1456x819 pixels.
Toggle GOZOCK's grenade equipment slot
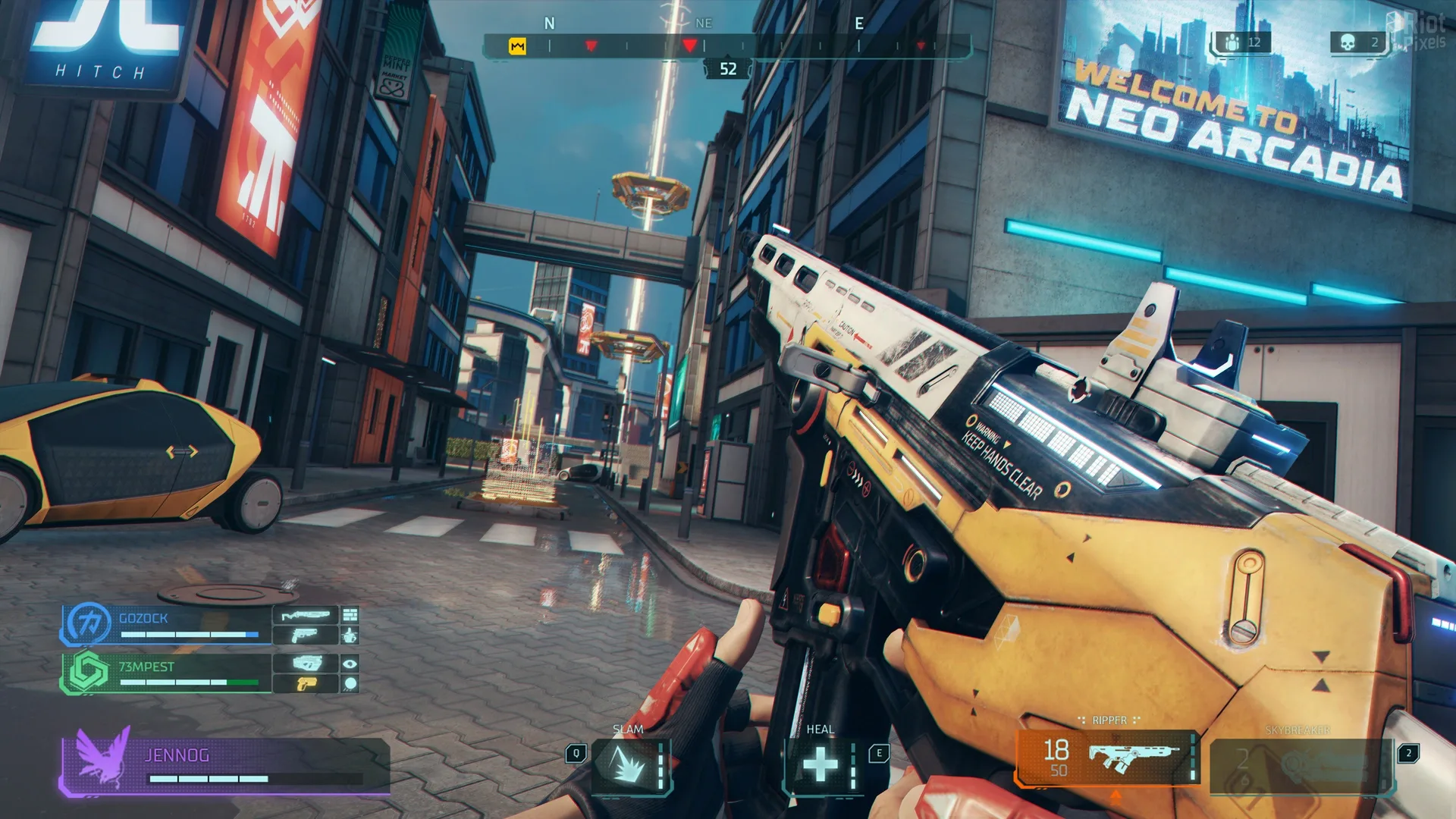(x=350, y=636)
